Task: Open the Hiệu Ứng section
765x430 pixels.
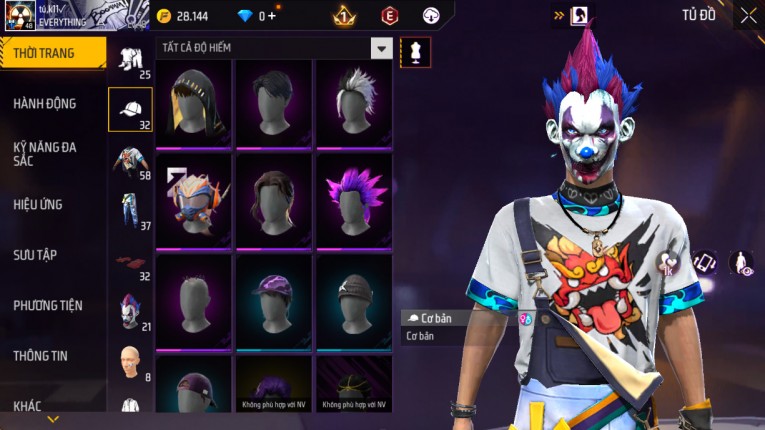Action: click(x=38, y=204)
